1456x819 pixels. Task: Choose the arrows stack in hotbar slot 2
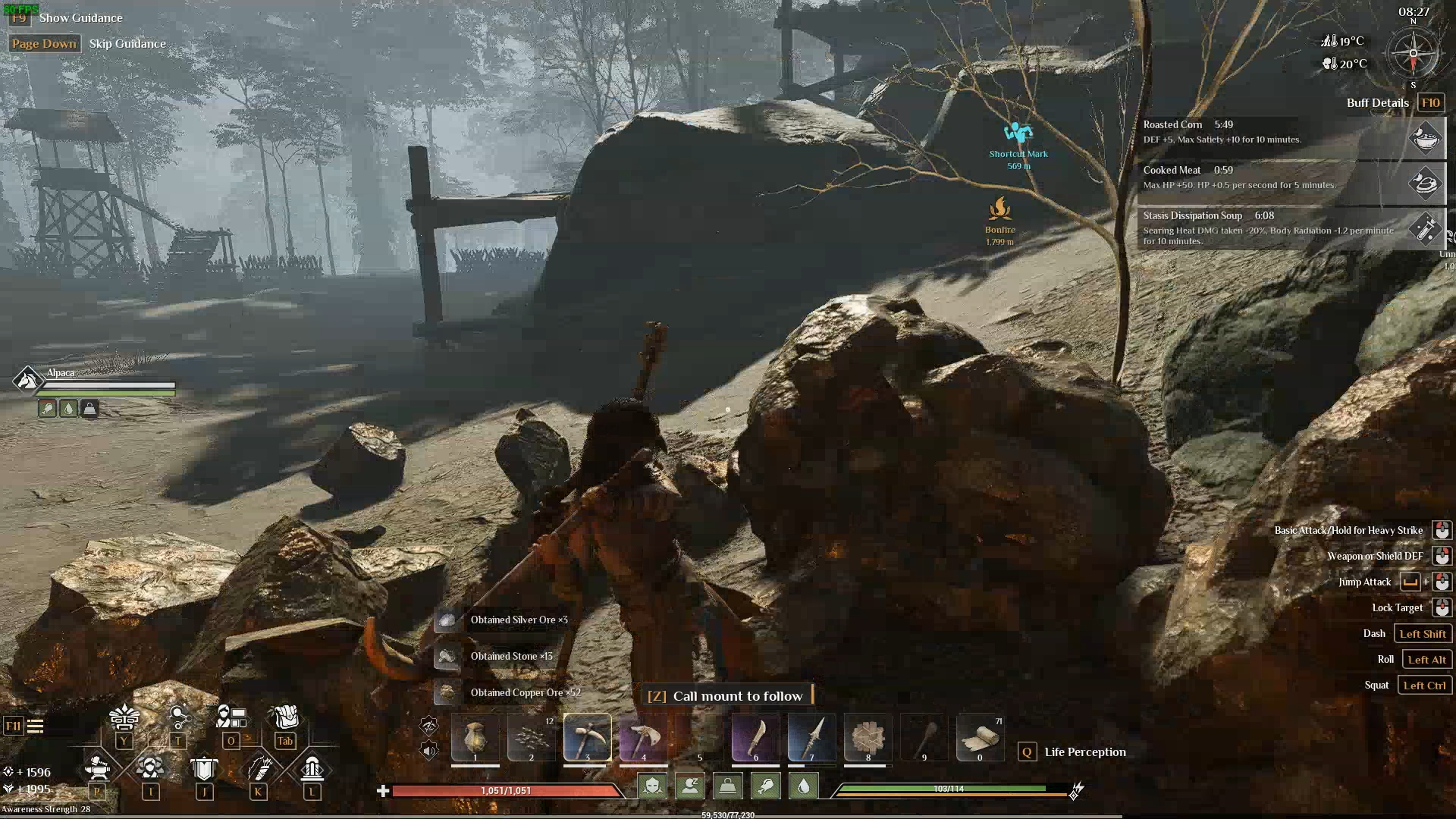click(x=531, y=736)
